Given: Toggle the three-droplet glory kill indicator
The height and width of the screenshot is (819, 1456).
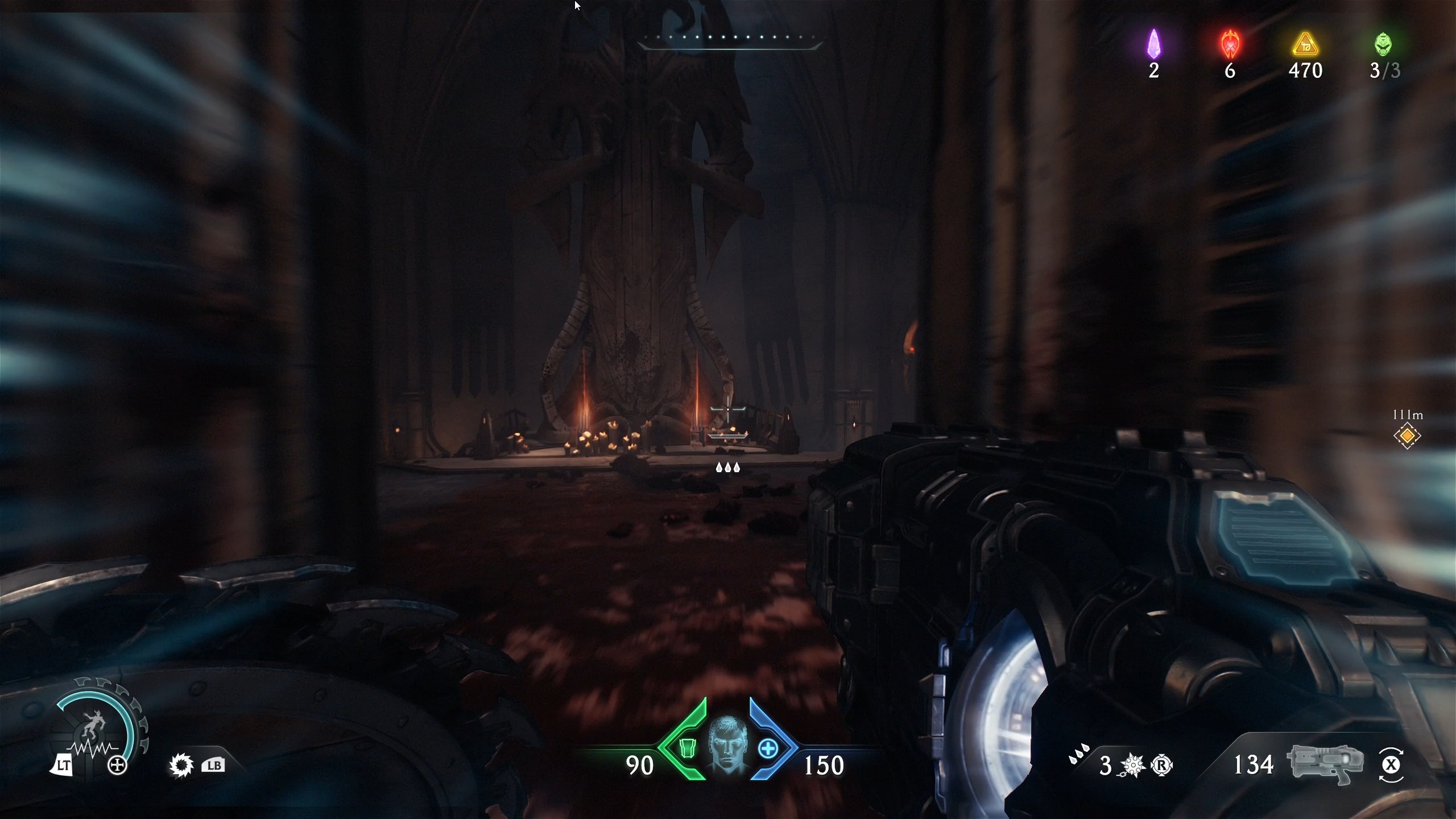Looking at the screenshot, I should 728,468.
